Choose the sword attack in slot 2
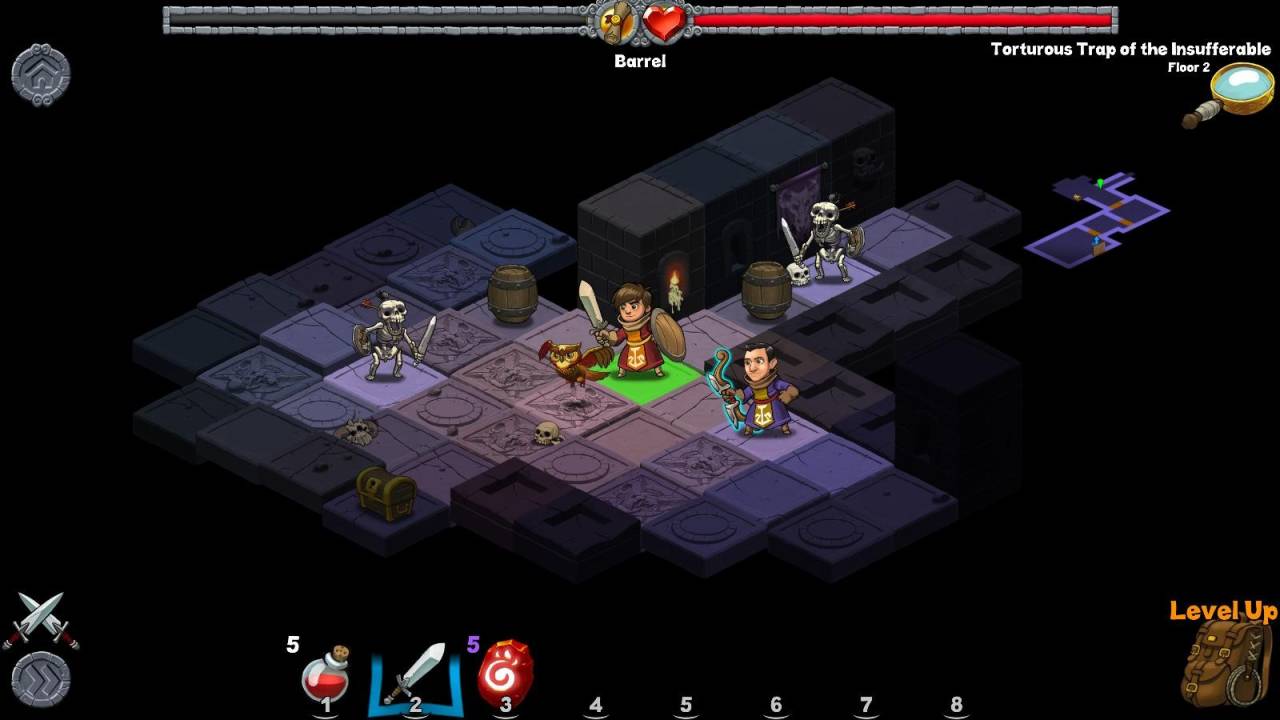 pos(415,672)
